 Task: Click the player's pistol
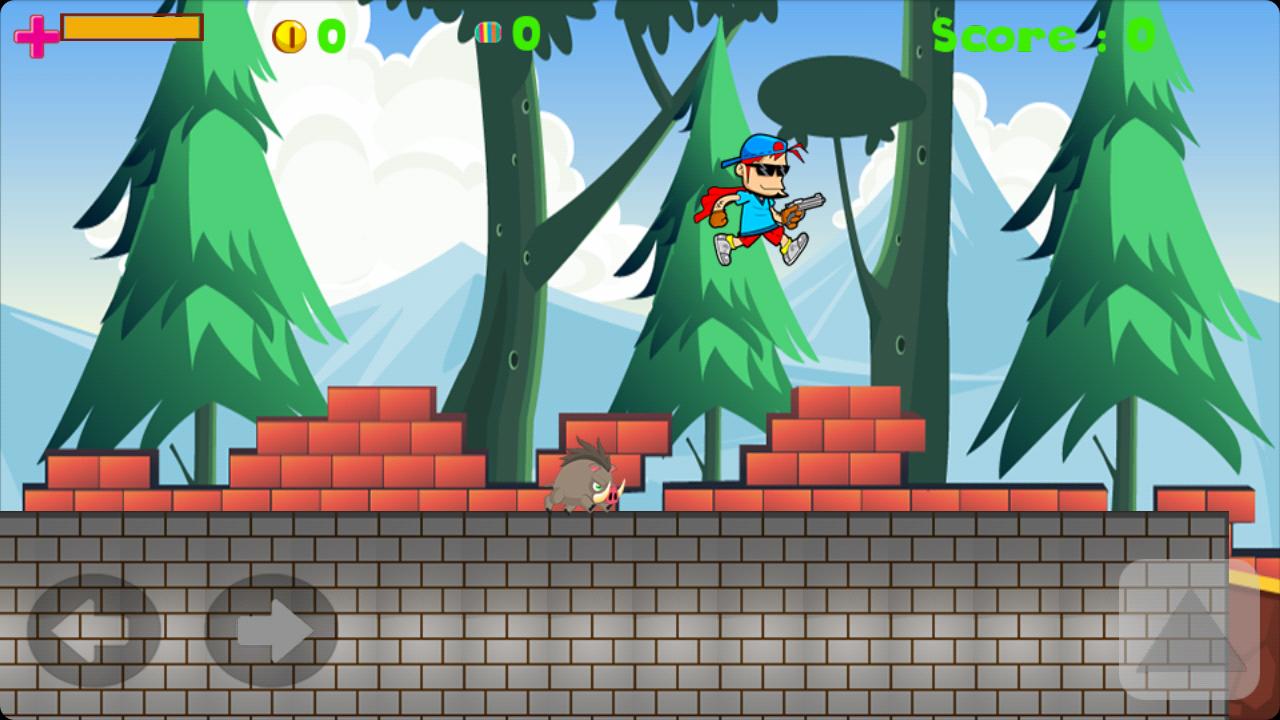point(810,205)
